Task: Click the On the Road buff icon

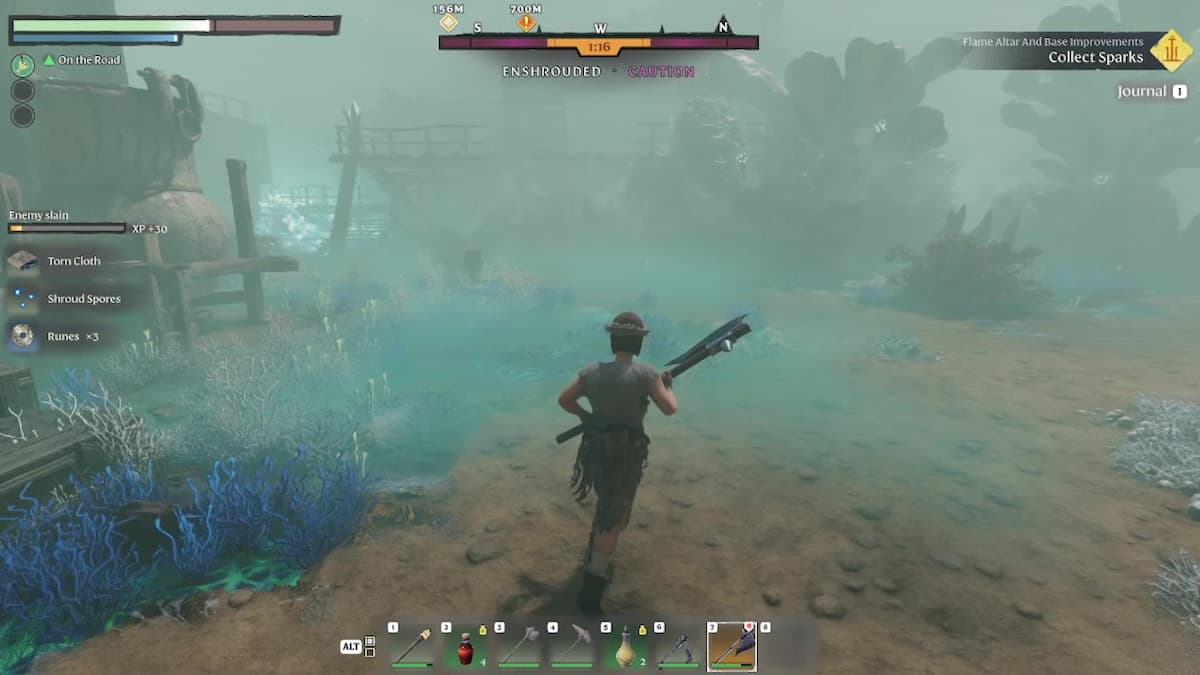Action: click(x=23, y=65)
